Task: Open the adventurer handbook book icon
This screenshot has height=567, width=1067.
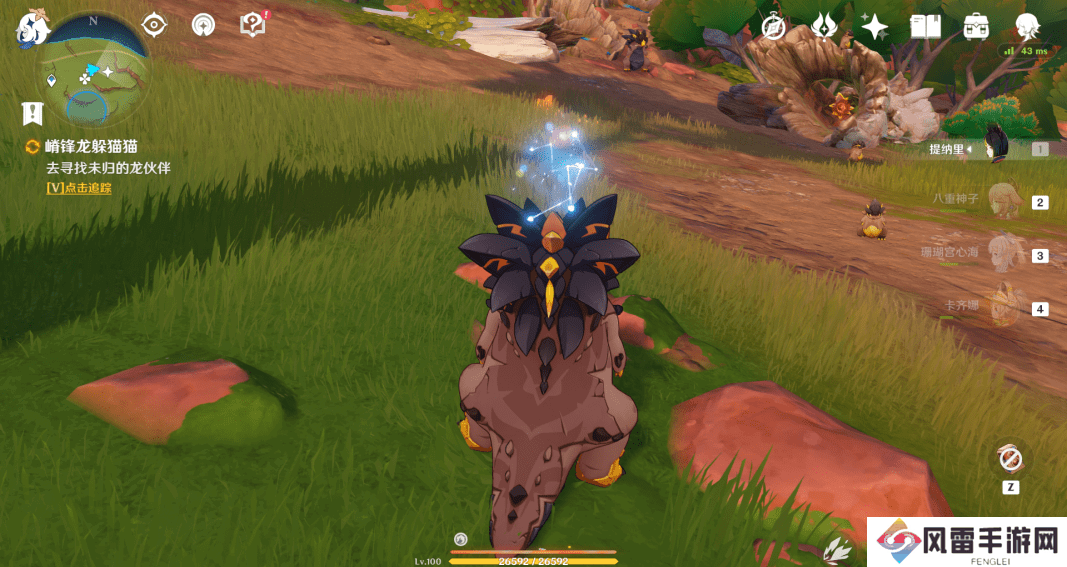Action: point(925,27)
